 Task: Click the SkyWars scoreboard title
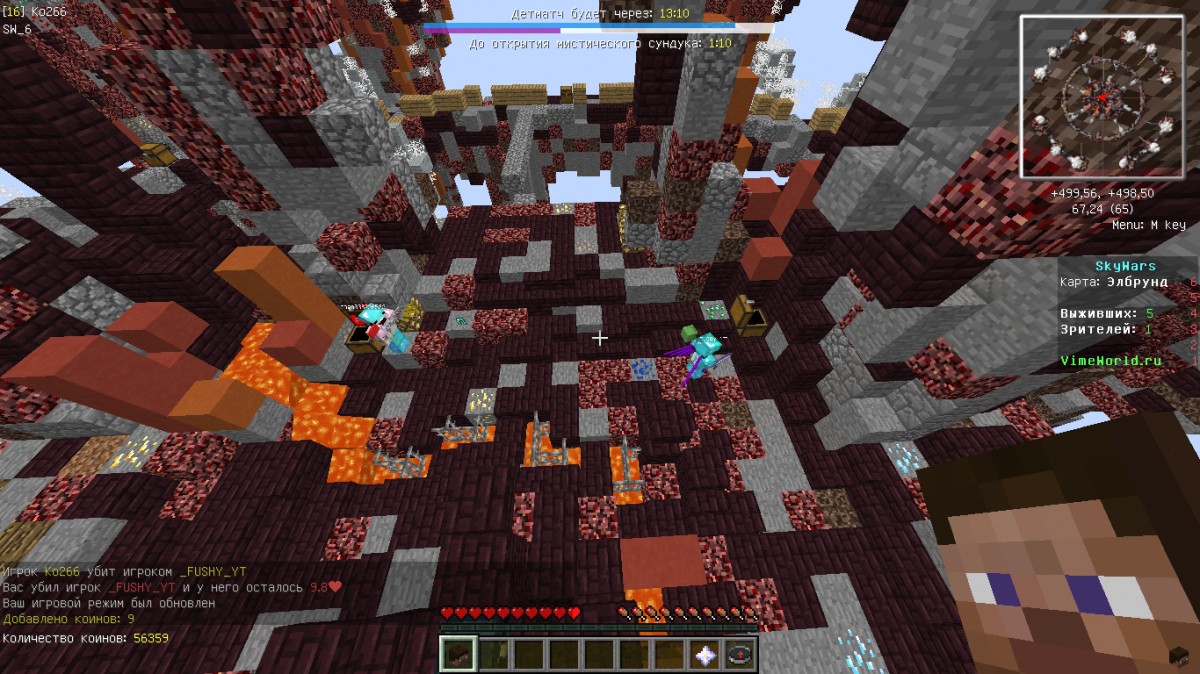[1125, 266]
